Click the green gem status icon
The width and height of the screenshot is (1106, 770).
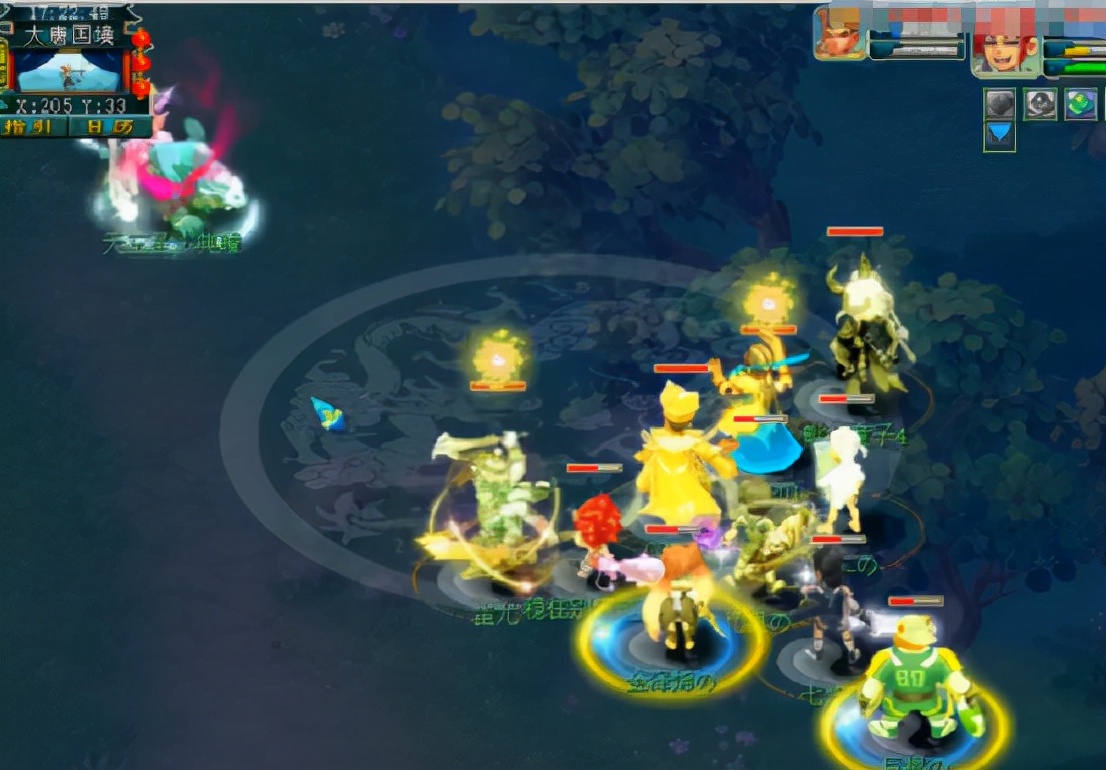point(1080,104)
